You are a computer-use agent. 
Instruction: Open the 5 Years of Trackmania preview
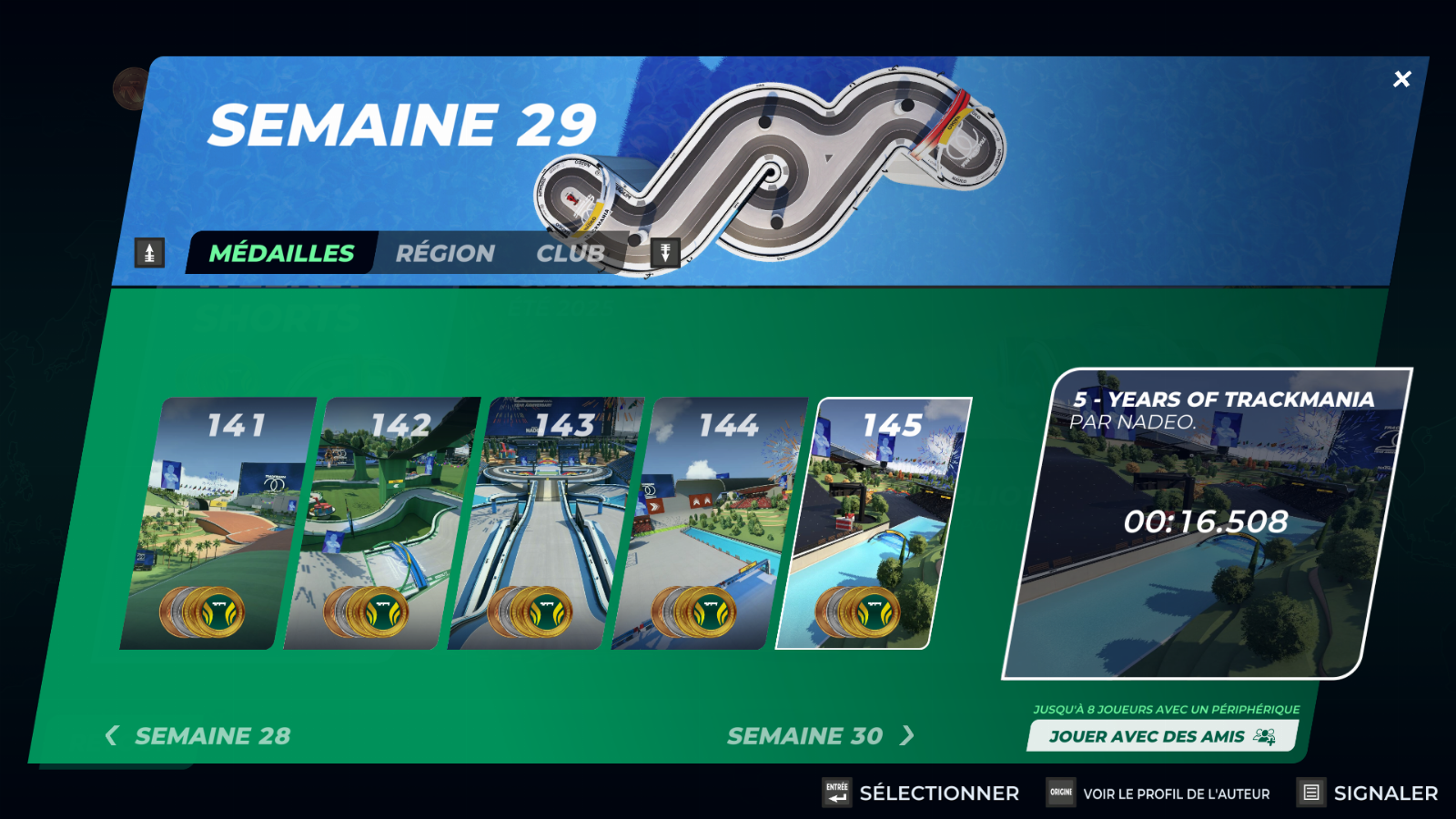pos(1206,523)
